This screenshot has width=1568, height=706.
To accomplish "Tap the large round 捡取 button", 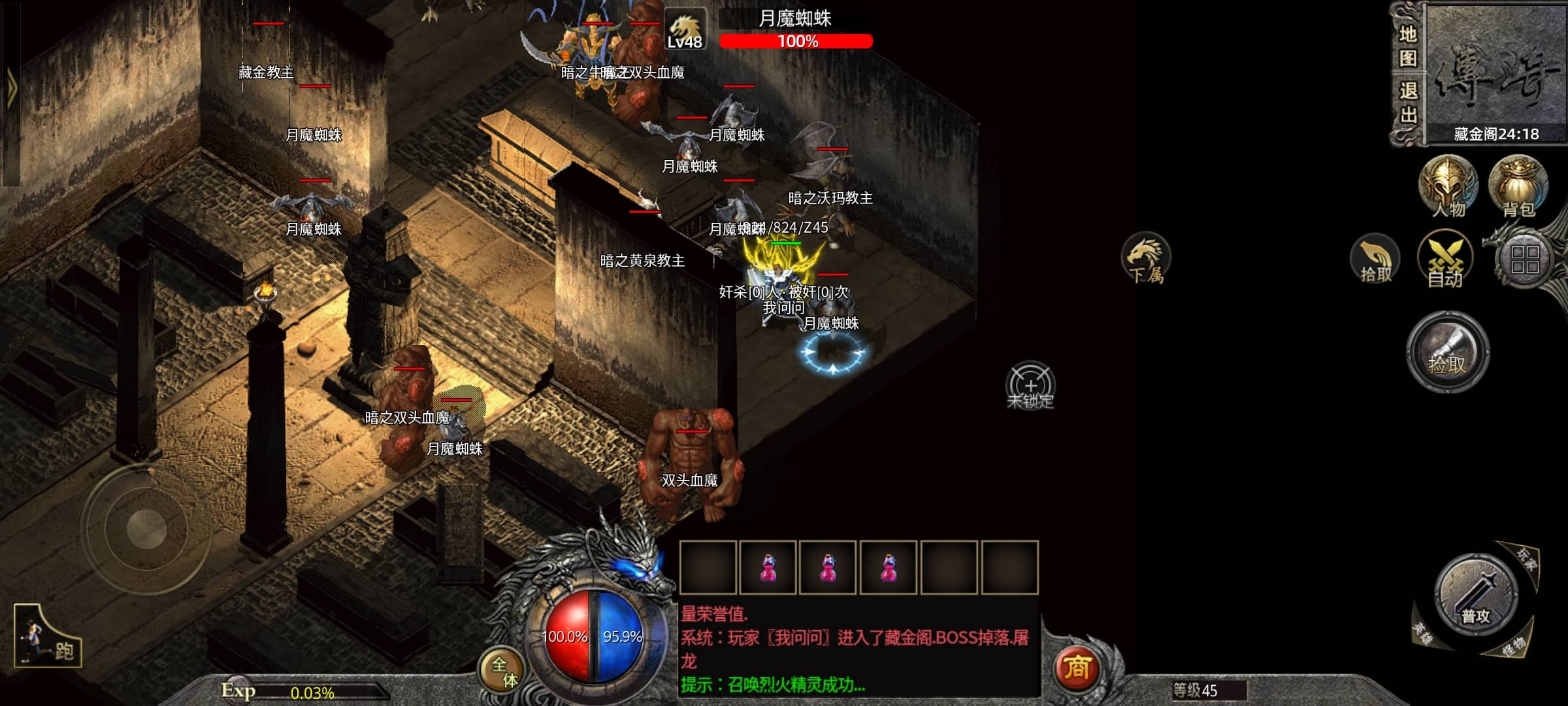I will pos(1448,353).
